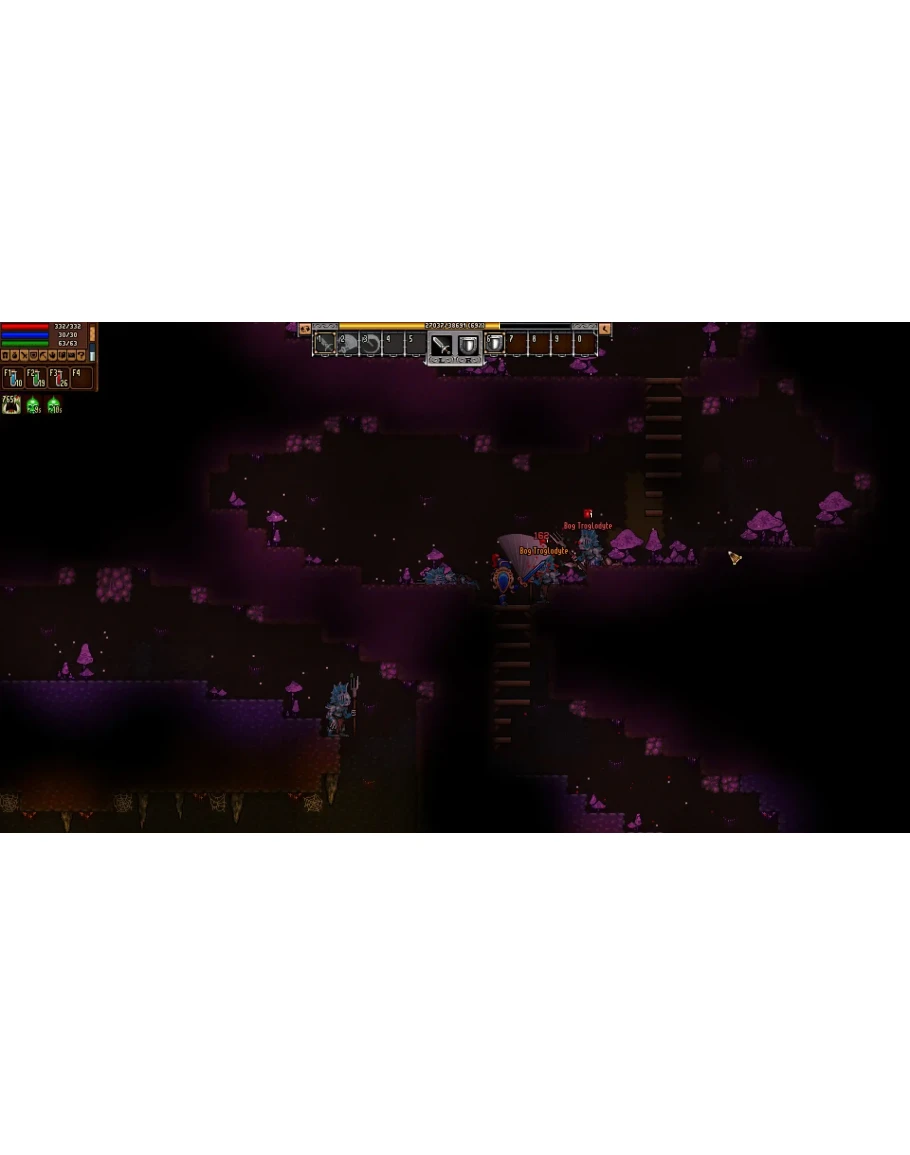Click the first green status effect icon
This screenshot has height=1155, width=910.
(33, 405)
